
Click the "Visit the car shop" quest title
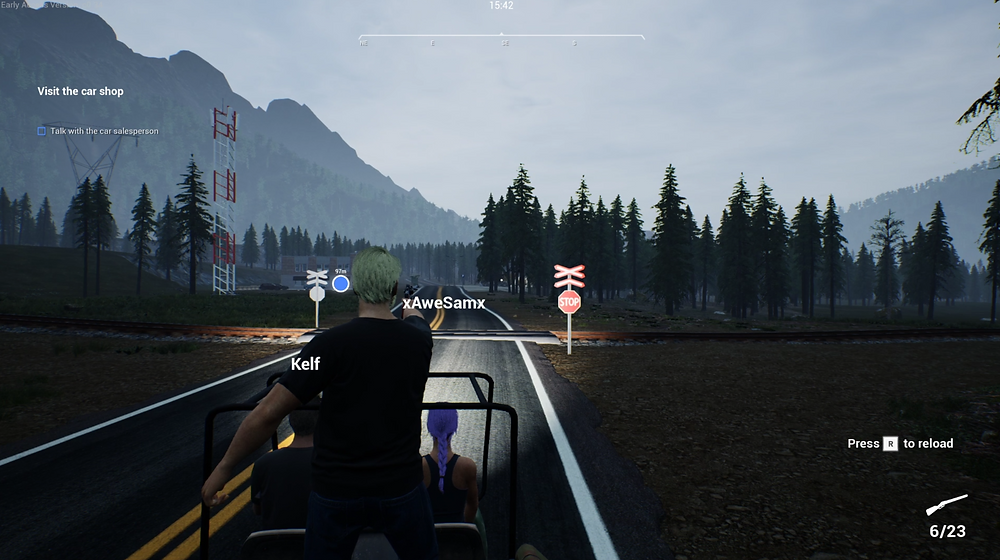(81, 91)
